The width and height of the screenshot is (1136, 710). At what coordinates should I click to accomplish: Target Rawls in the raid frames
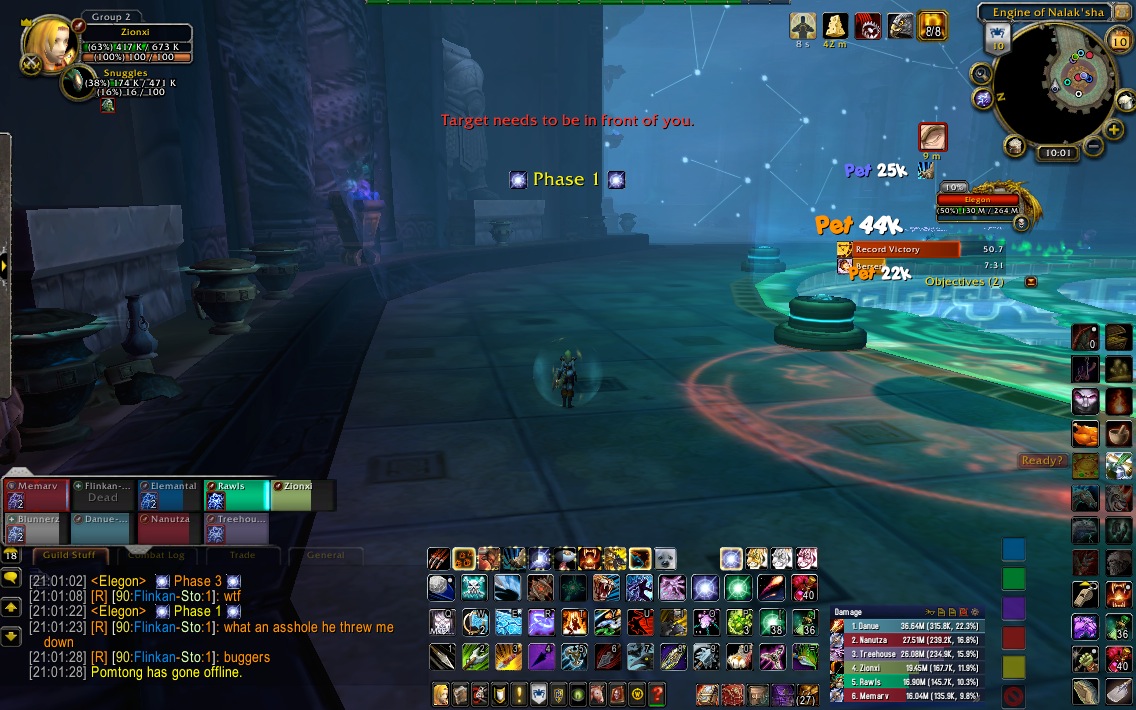coord(236,495)
